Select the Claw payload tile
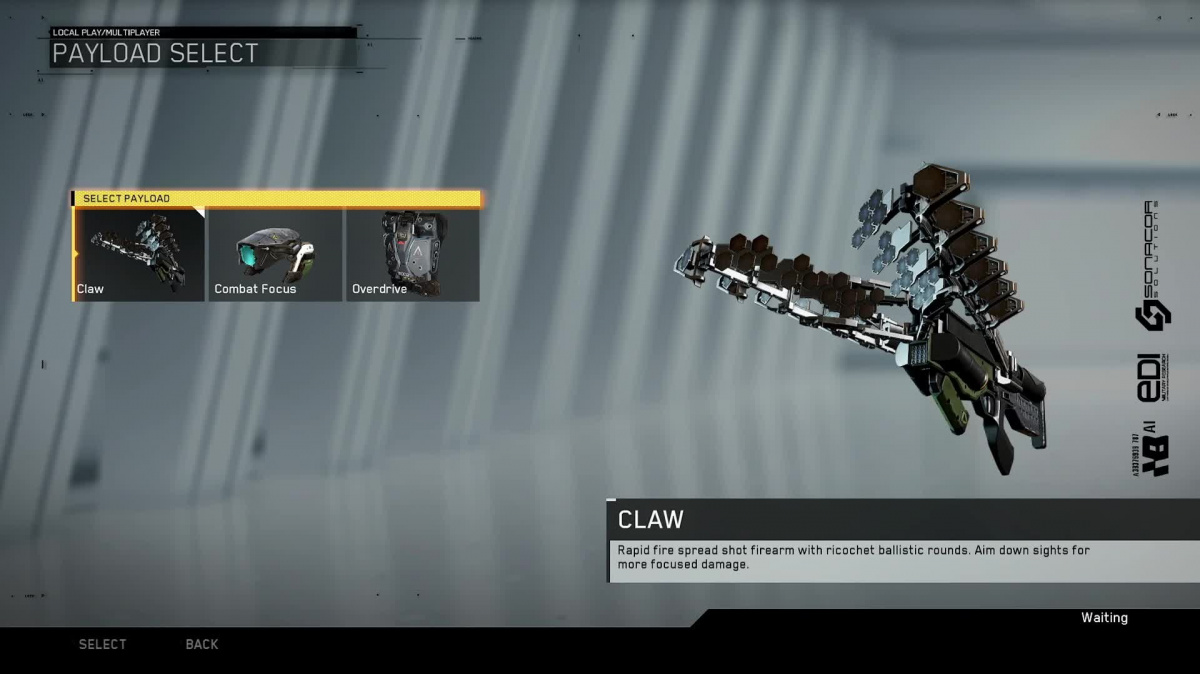The width and height of the screenshot is (1200, 674). click(139, 255)
